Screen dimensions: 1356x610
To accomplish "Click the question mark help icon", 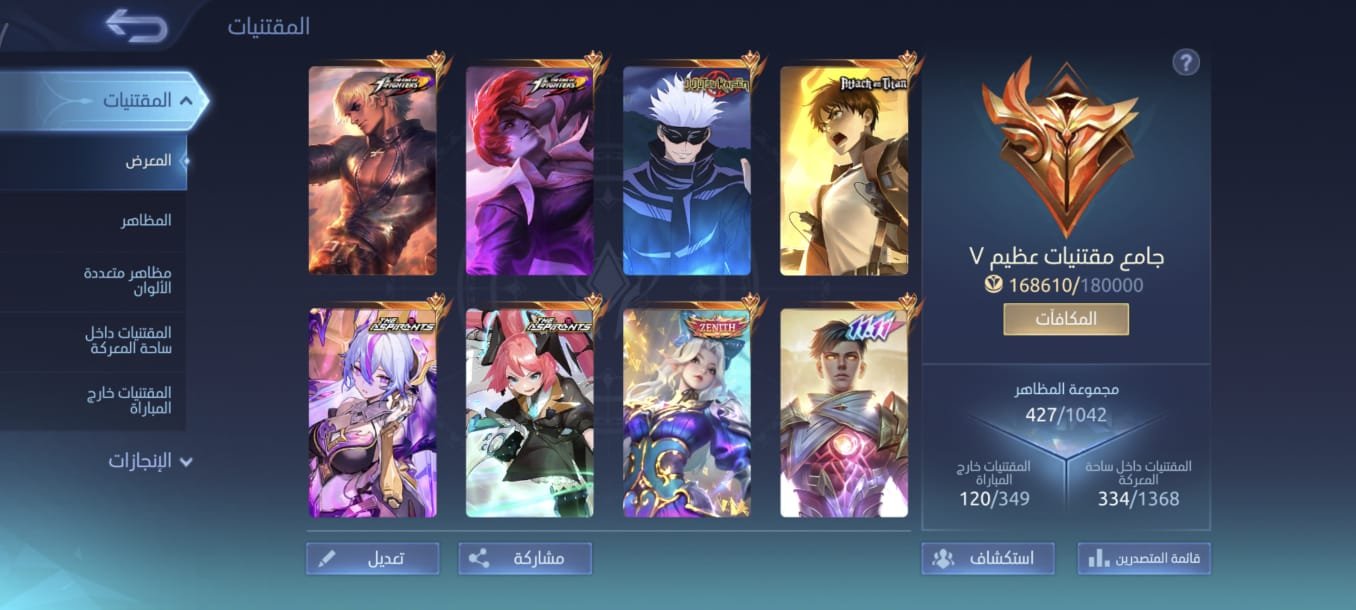I will tap(1185, 62).
